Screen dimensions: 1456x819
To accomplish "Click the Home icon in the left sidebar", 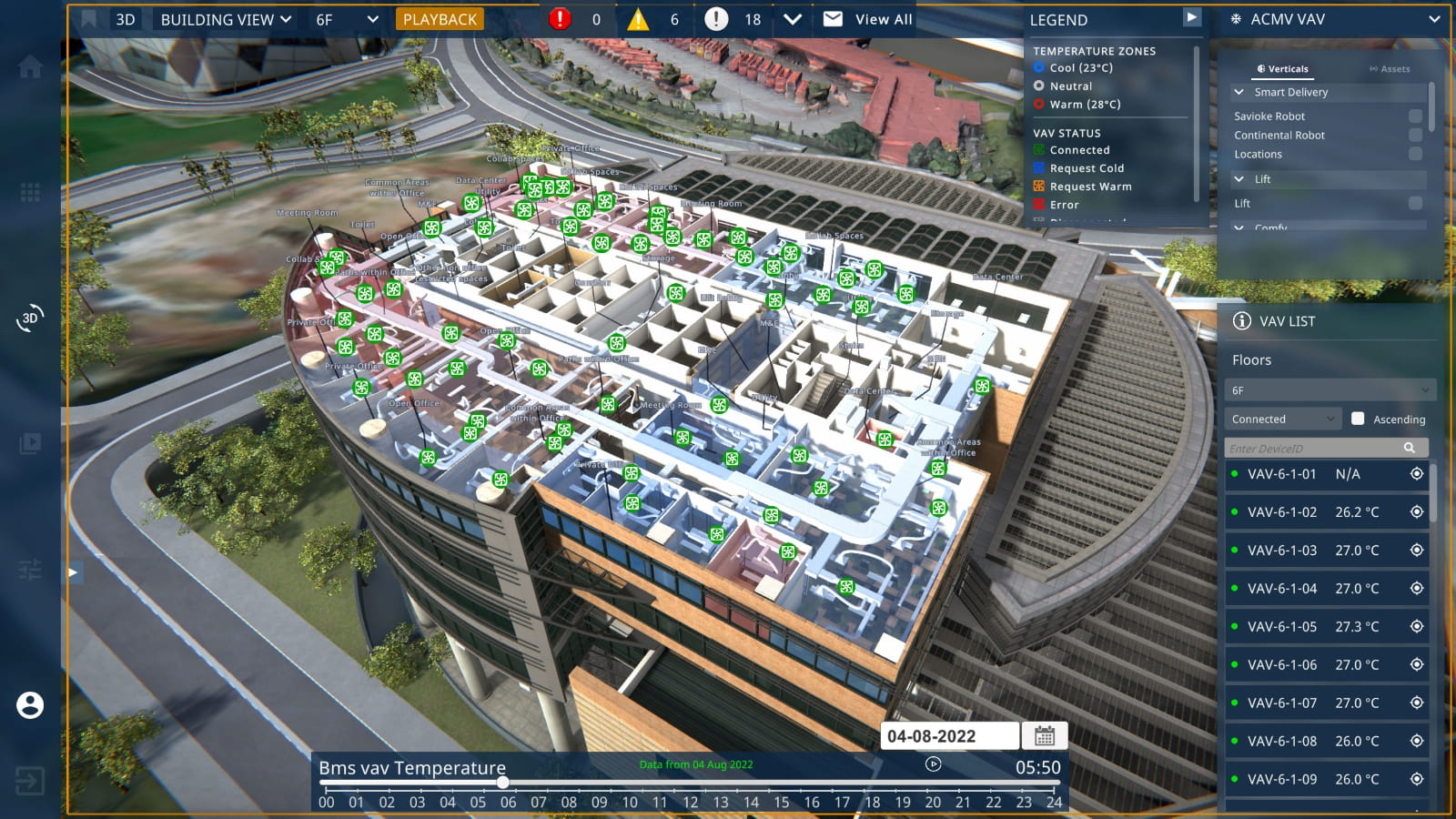I will coord(31,66).
